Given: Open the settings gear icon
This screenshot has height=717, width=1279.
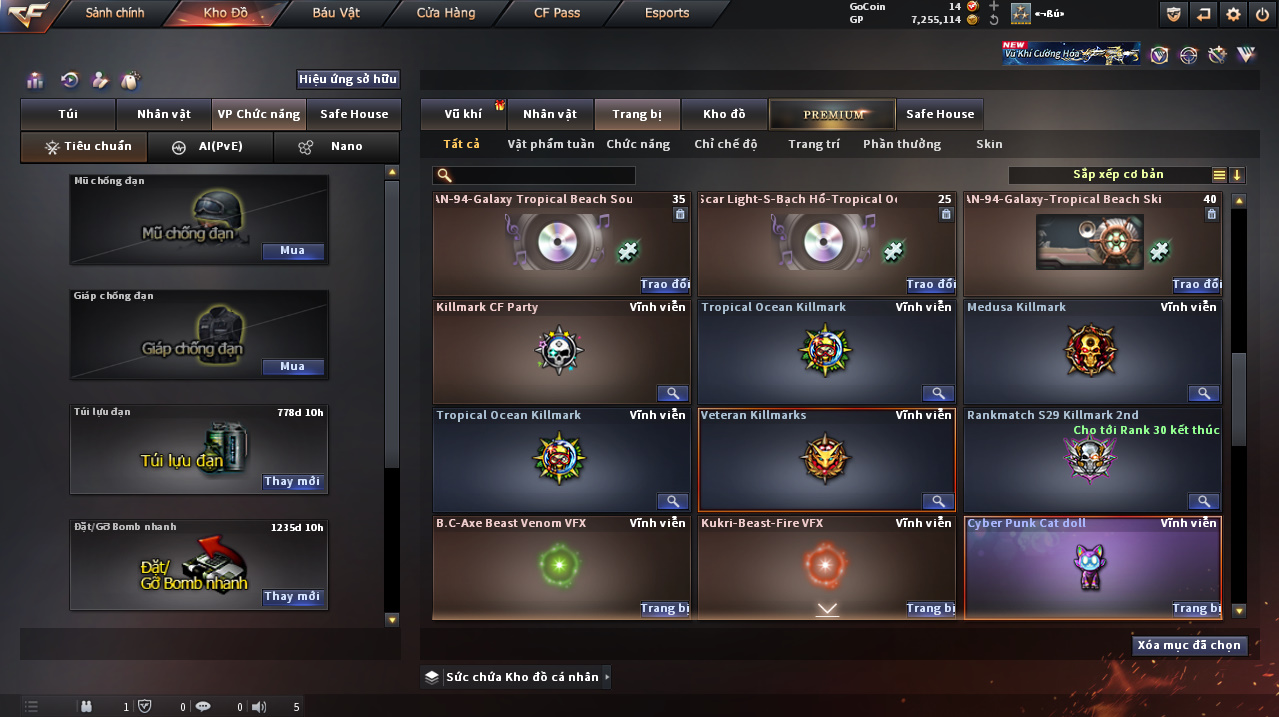Looking at the screenshot, I should click(x=1233, y=14).
